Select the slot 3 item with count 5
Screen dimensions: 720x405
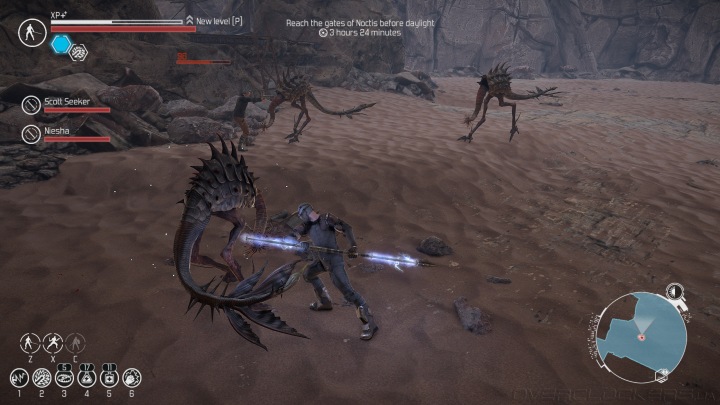click(64, 378)
